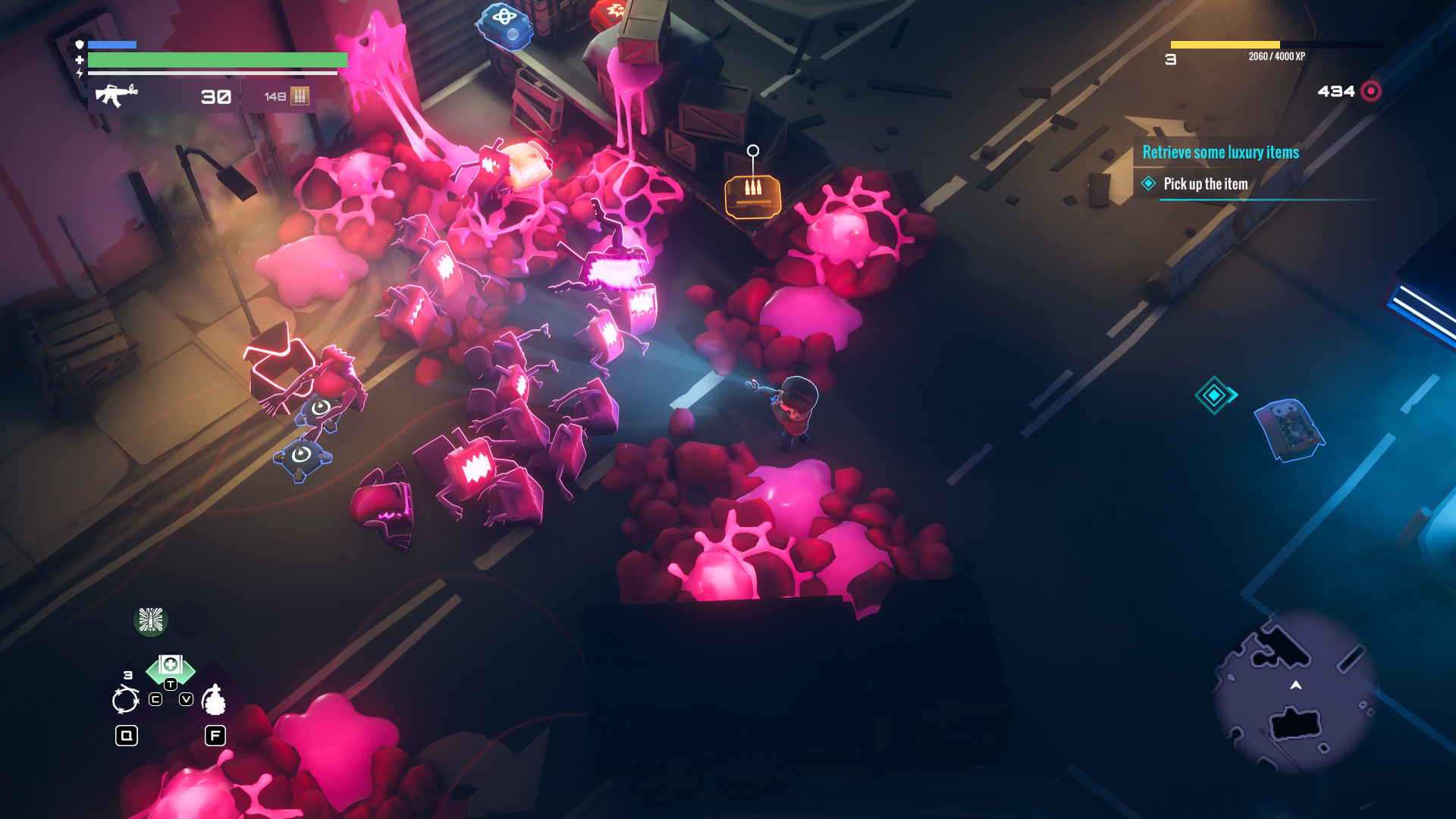
Task: Click the green bullet-burst ability icon
Action: click(x=151, y=620)
